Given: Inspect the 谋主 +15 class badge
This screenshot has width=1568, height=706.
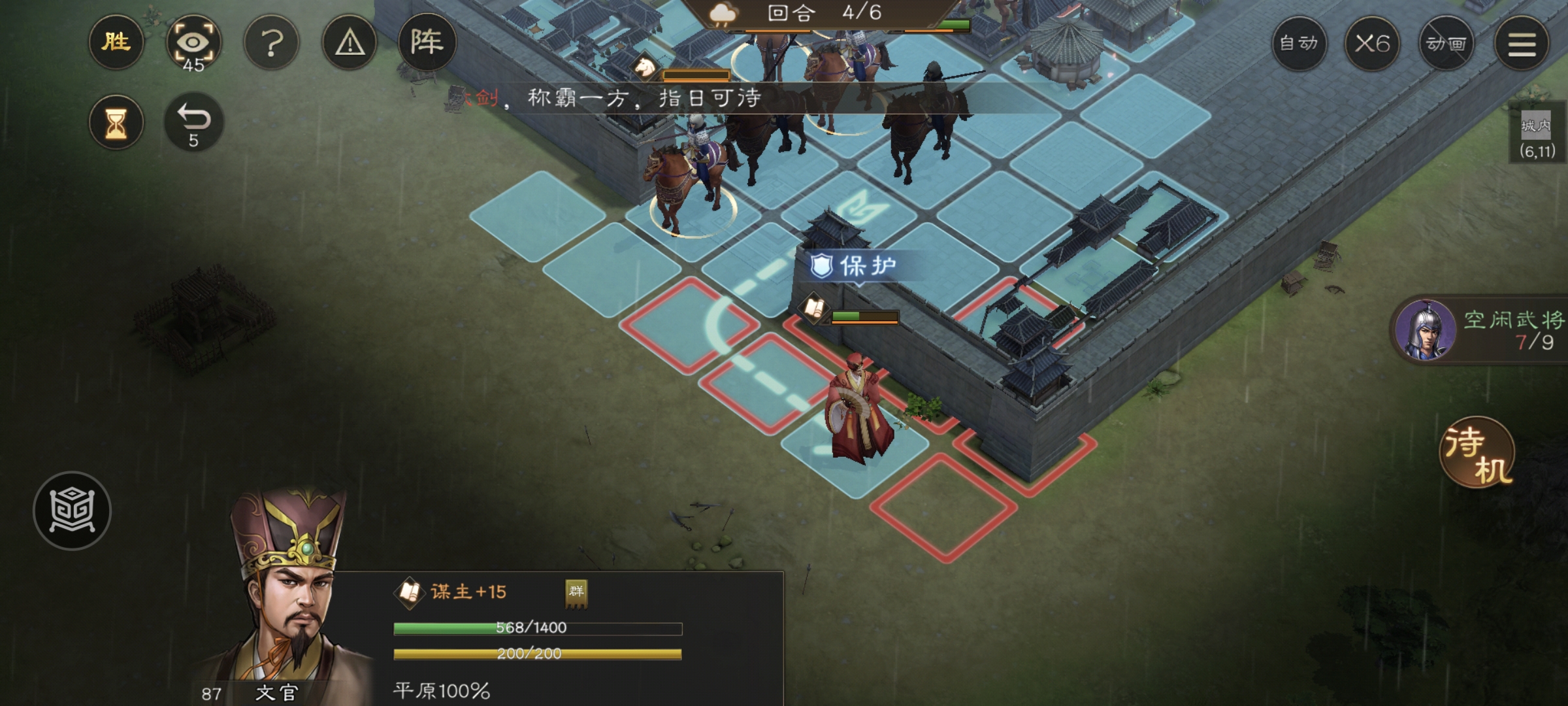Looking at the screenshot, I should (451, 592).
